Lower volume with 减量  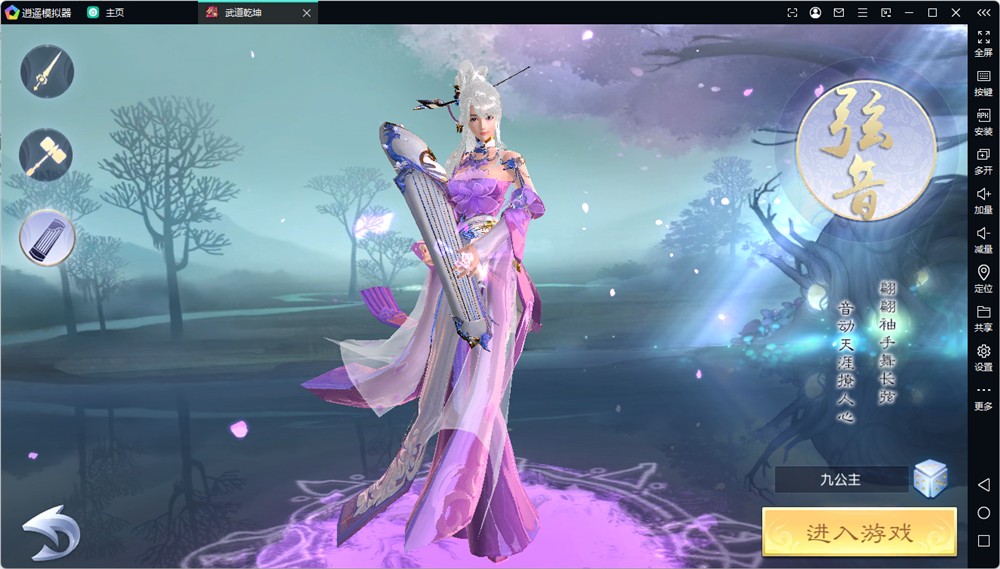click(983, 238)
